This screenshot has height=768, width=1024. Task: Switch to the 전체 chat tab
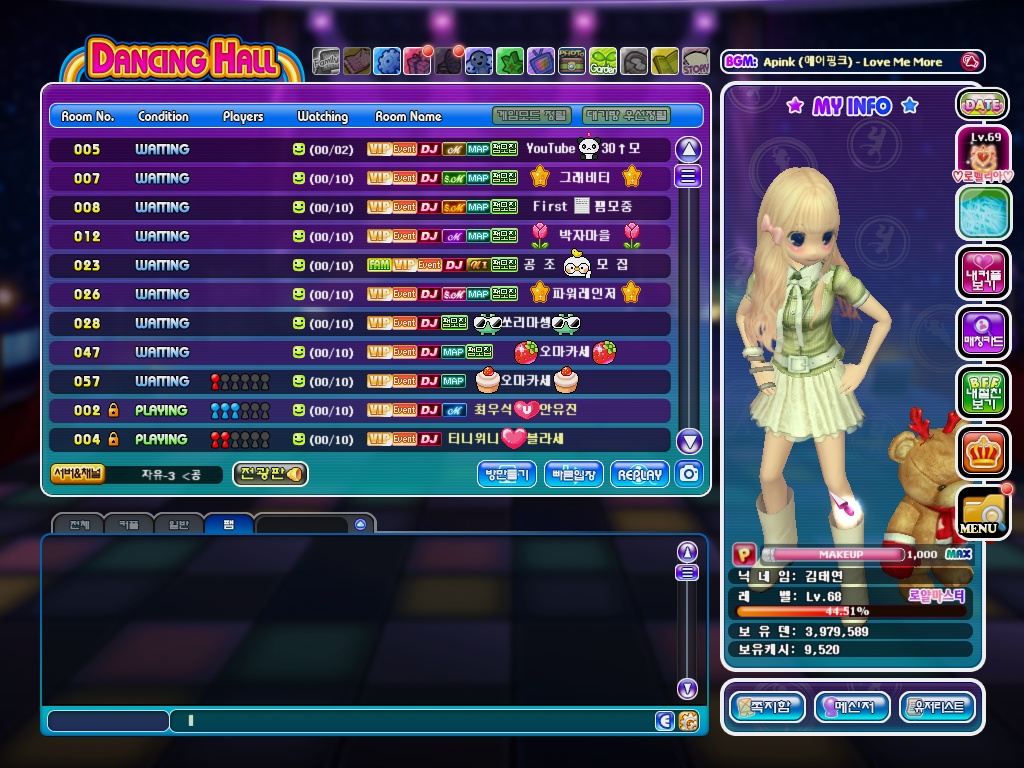pos(79,524)
